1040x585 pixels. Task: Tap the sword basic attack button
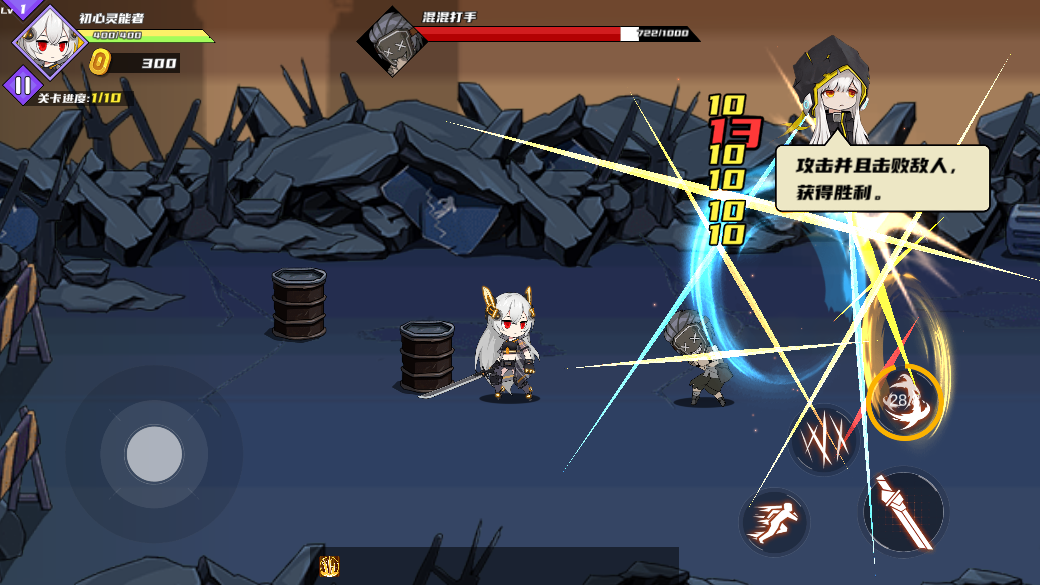[902, 510]
